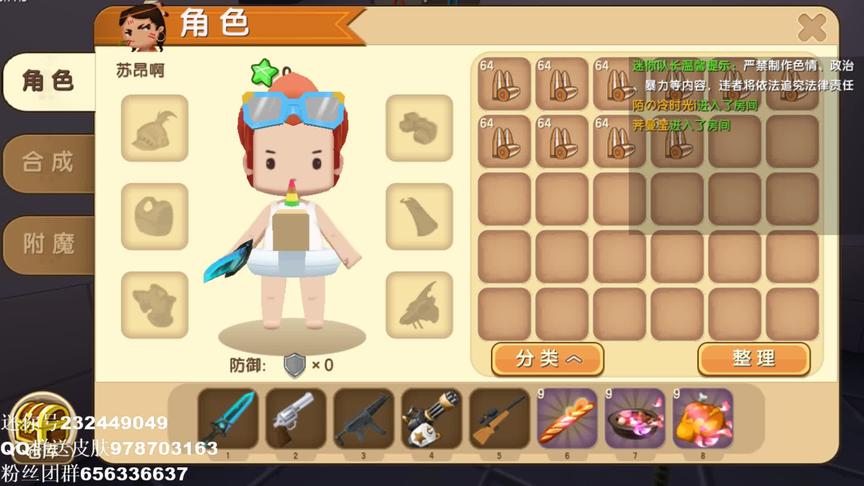The width and height of the screenshot is (864, 486).
Task: Choose the revolver in the hotbar
Action: pyautogui.click(x=296, y=418)
